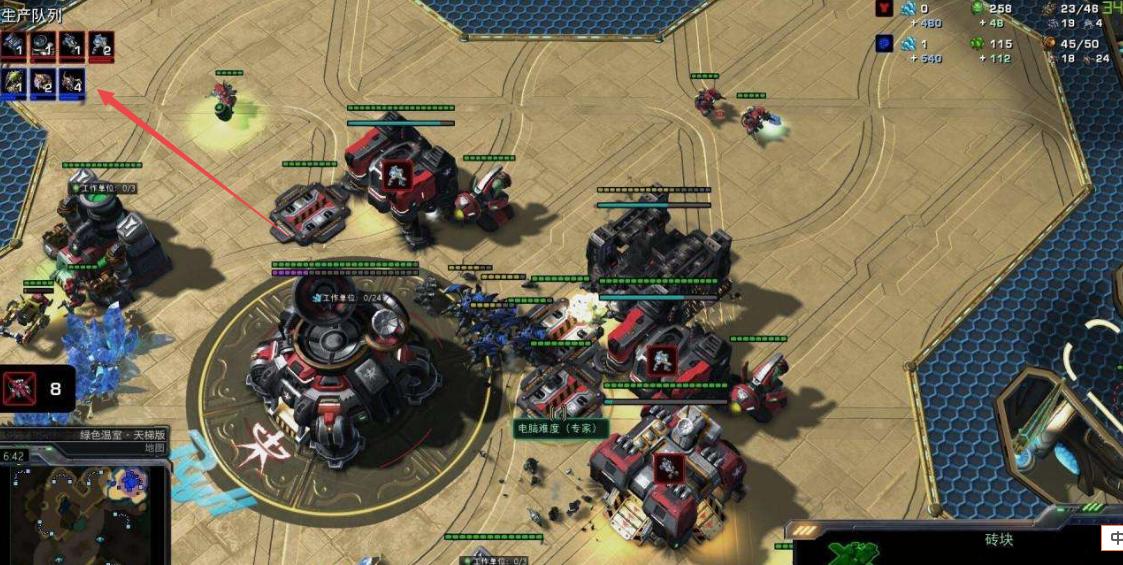
Task: Pick the blue production queue icon showing 1
Action: tap(14, 82)
